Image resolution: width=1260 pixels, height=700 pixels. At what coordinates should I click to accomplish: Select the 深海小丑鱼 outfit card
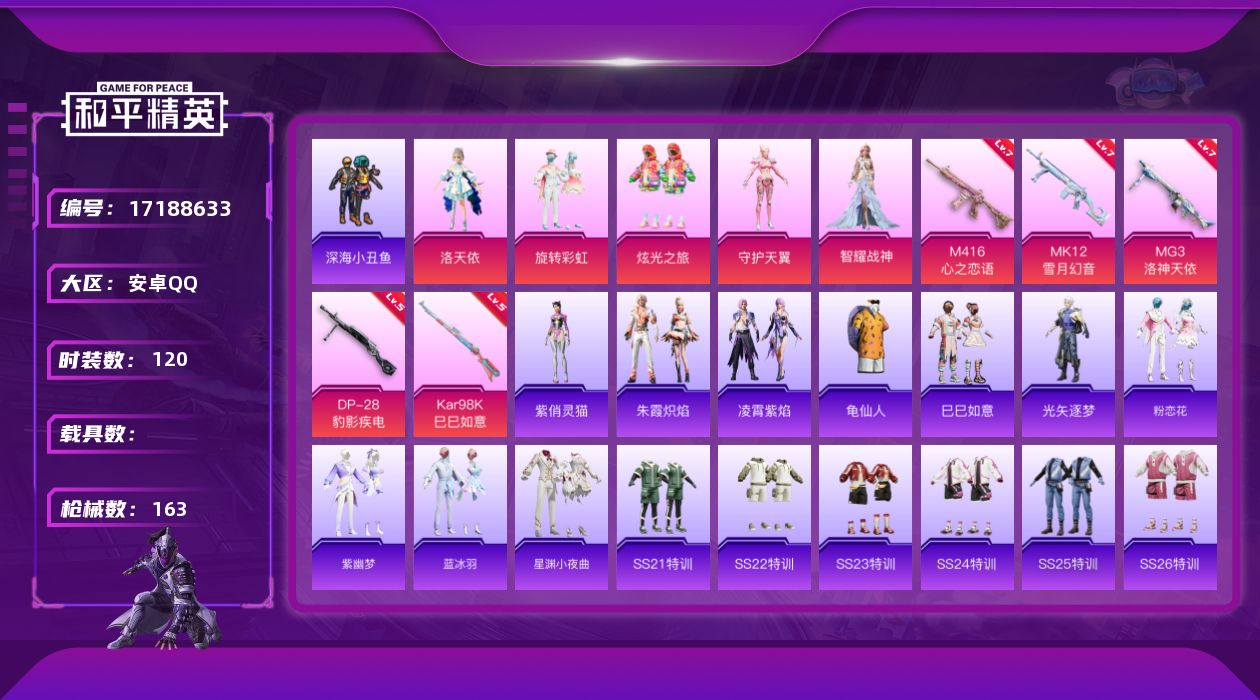tap(358, 211)
